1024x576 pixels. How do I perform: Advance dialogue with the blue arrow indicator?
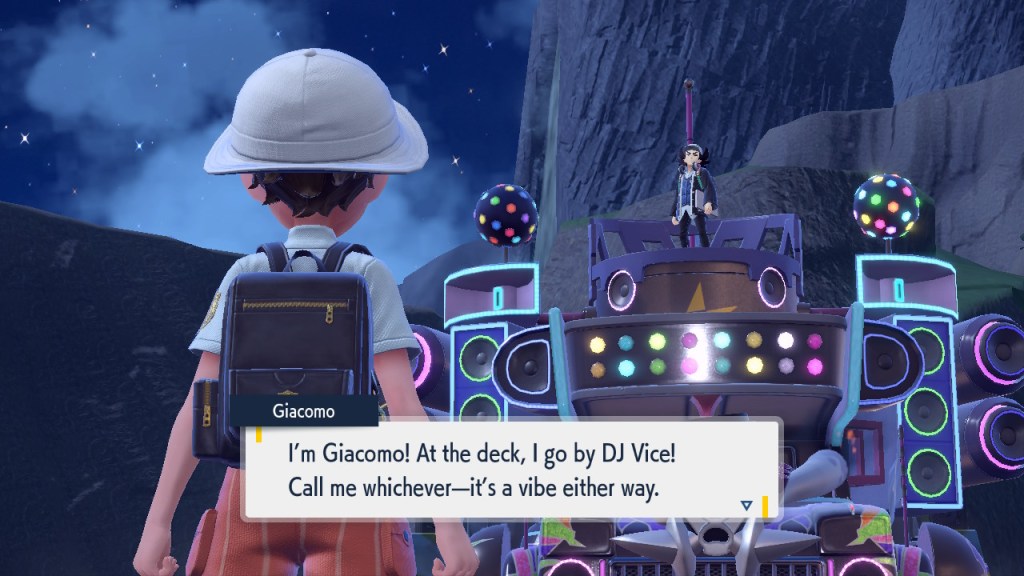pyautogui.click(x=746, y=505)
